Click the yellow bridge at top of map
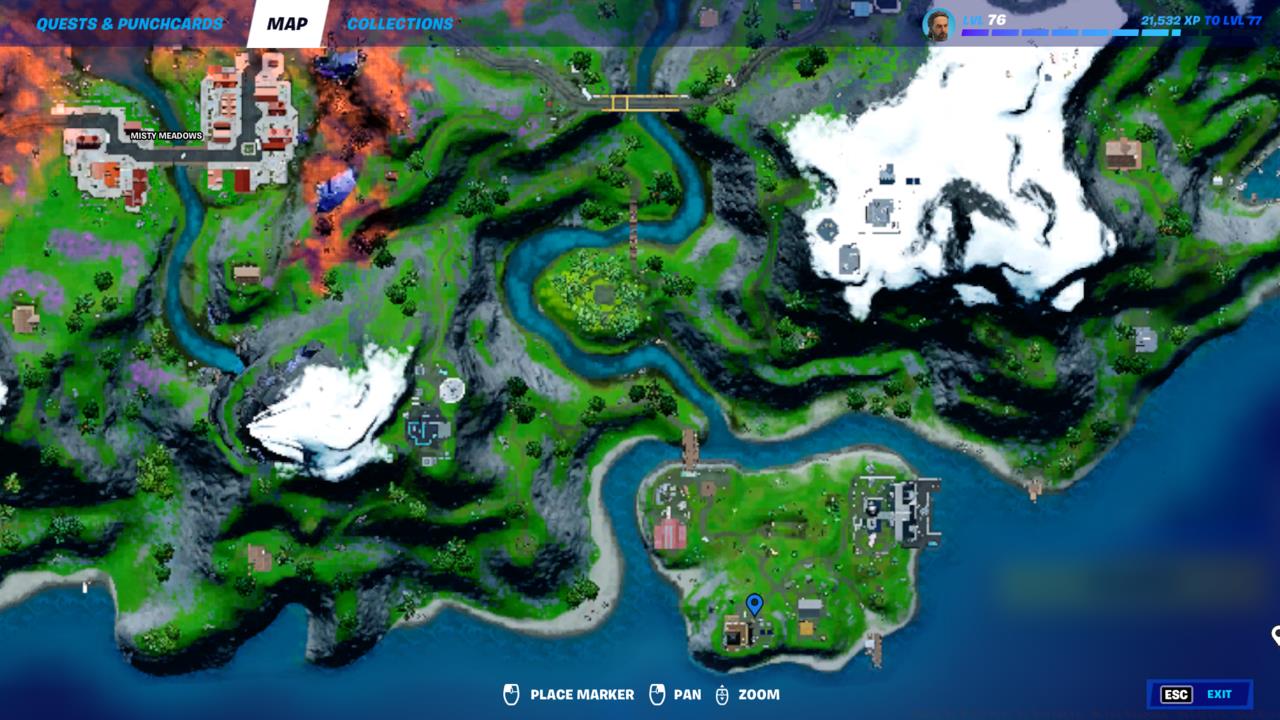 tap(643, 102)
